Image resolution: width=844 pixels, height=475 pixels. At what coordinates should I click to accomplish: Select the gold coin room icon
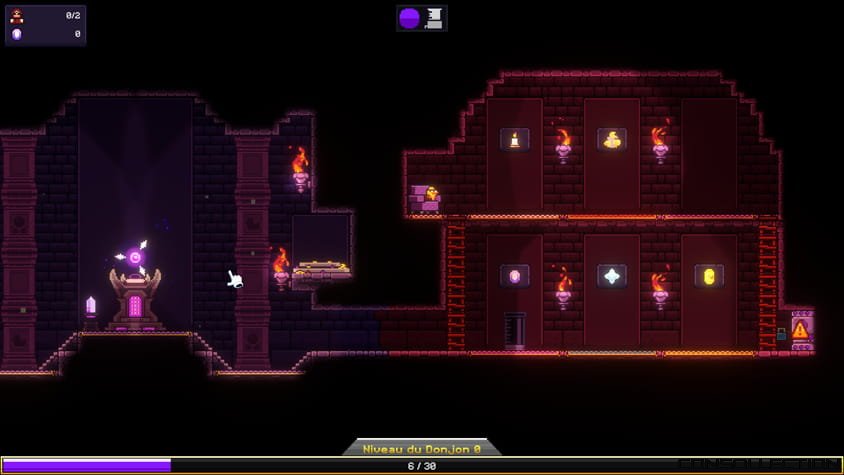pos(709,276)
